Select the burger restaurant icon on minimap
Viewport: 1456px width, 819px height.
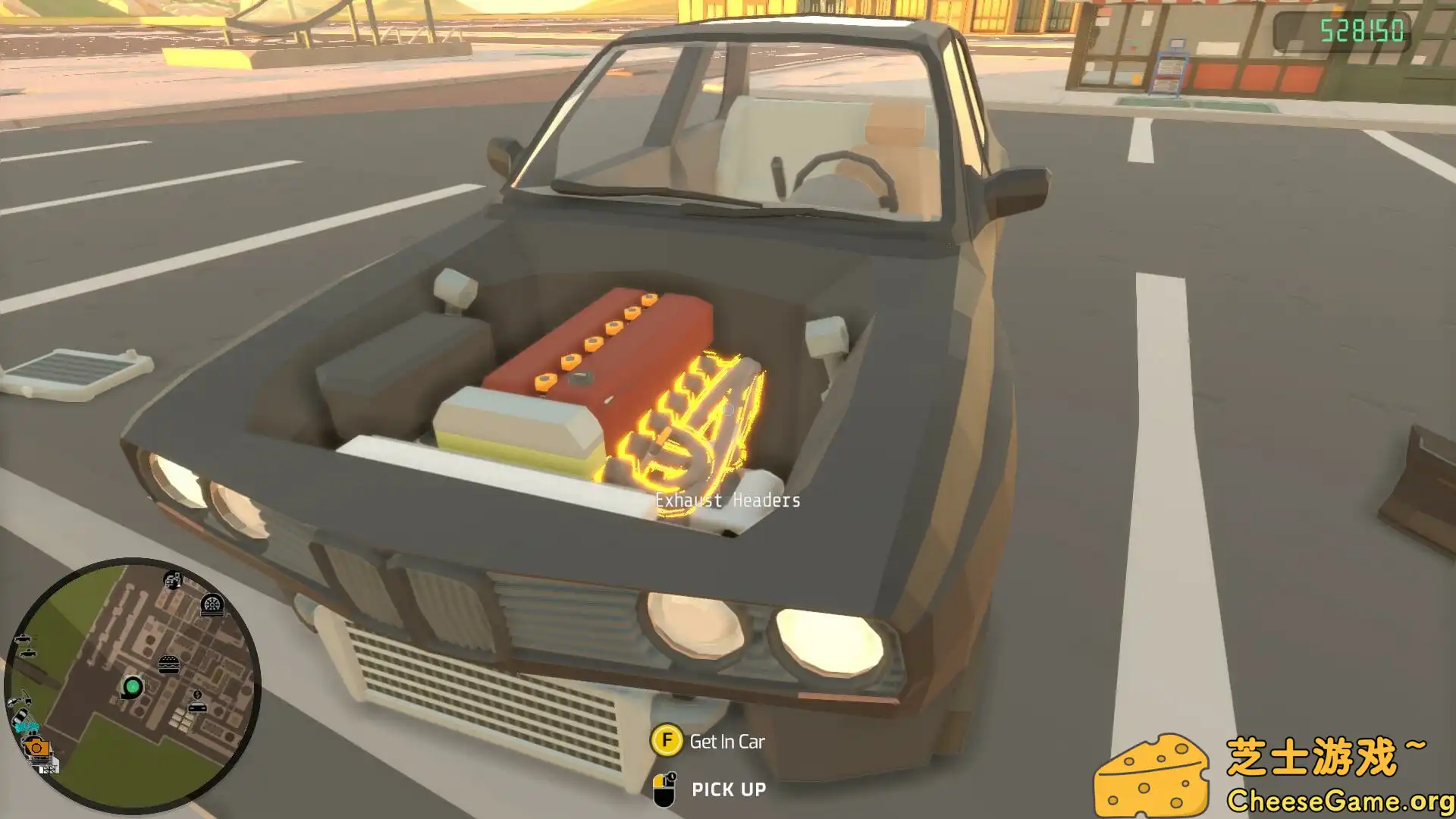pyautogui.click(x=168, y=665)
